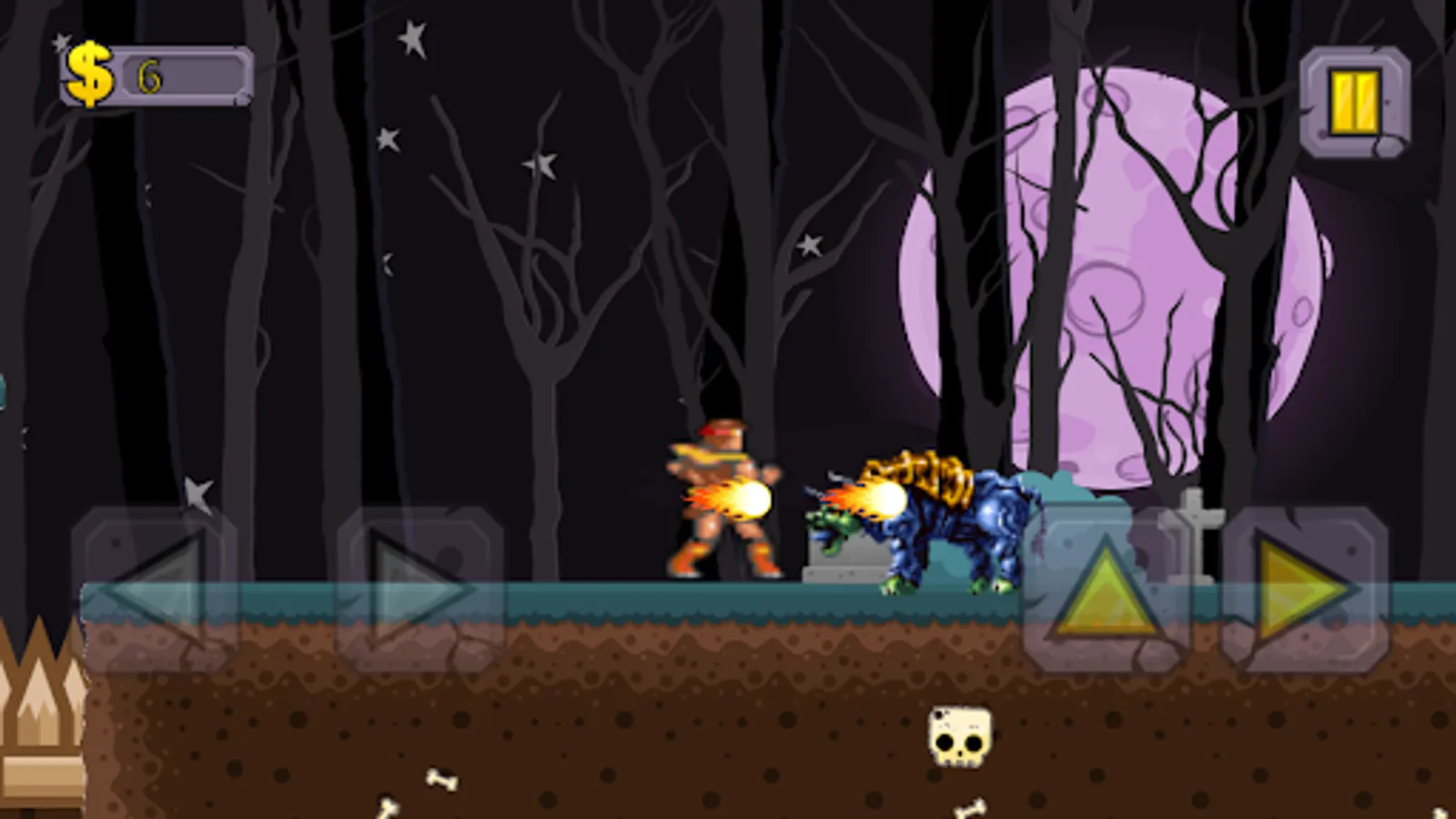Click the coin counter showing 6
This screenshot has height=819, width=1456.
[151, 76]
